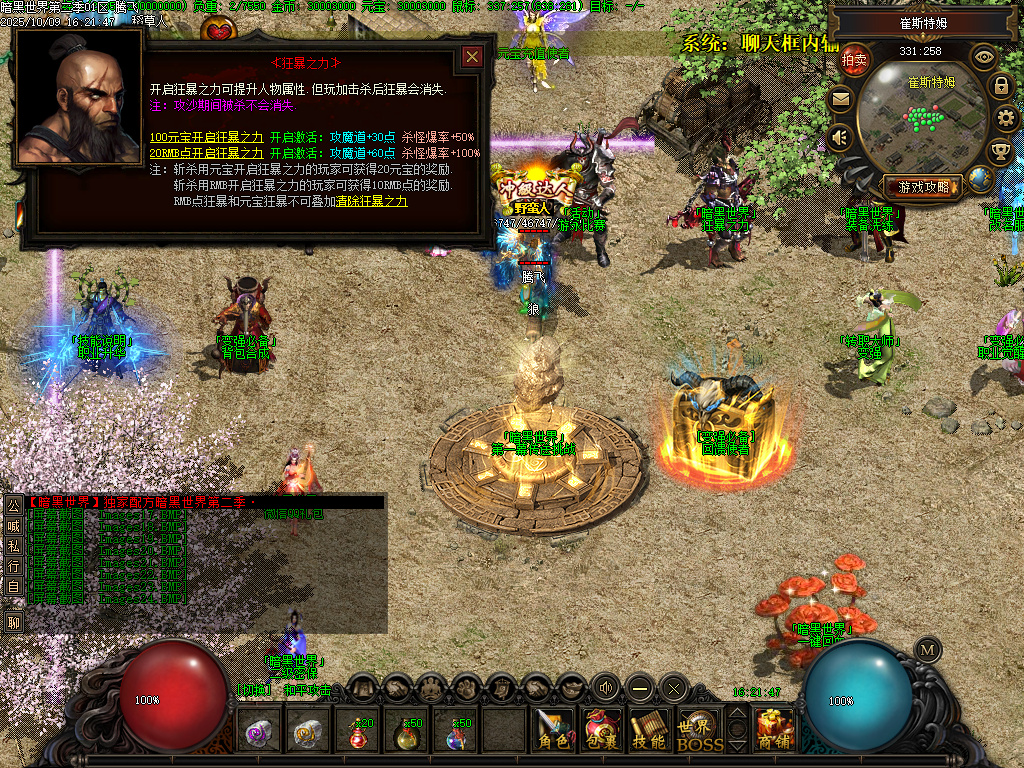Click the padlock icon near the minimap
Viewport: 1024px width, 768px height.
(1000, 86)
